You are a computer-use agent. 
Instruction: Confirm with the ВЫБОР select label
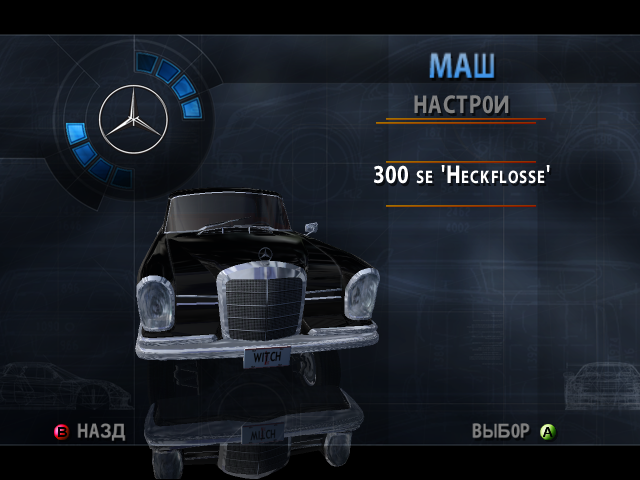coord(500,432)
